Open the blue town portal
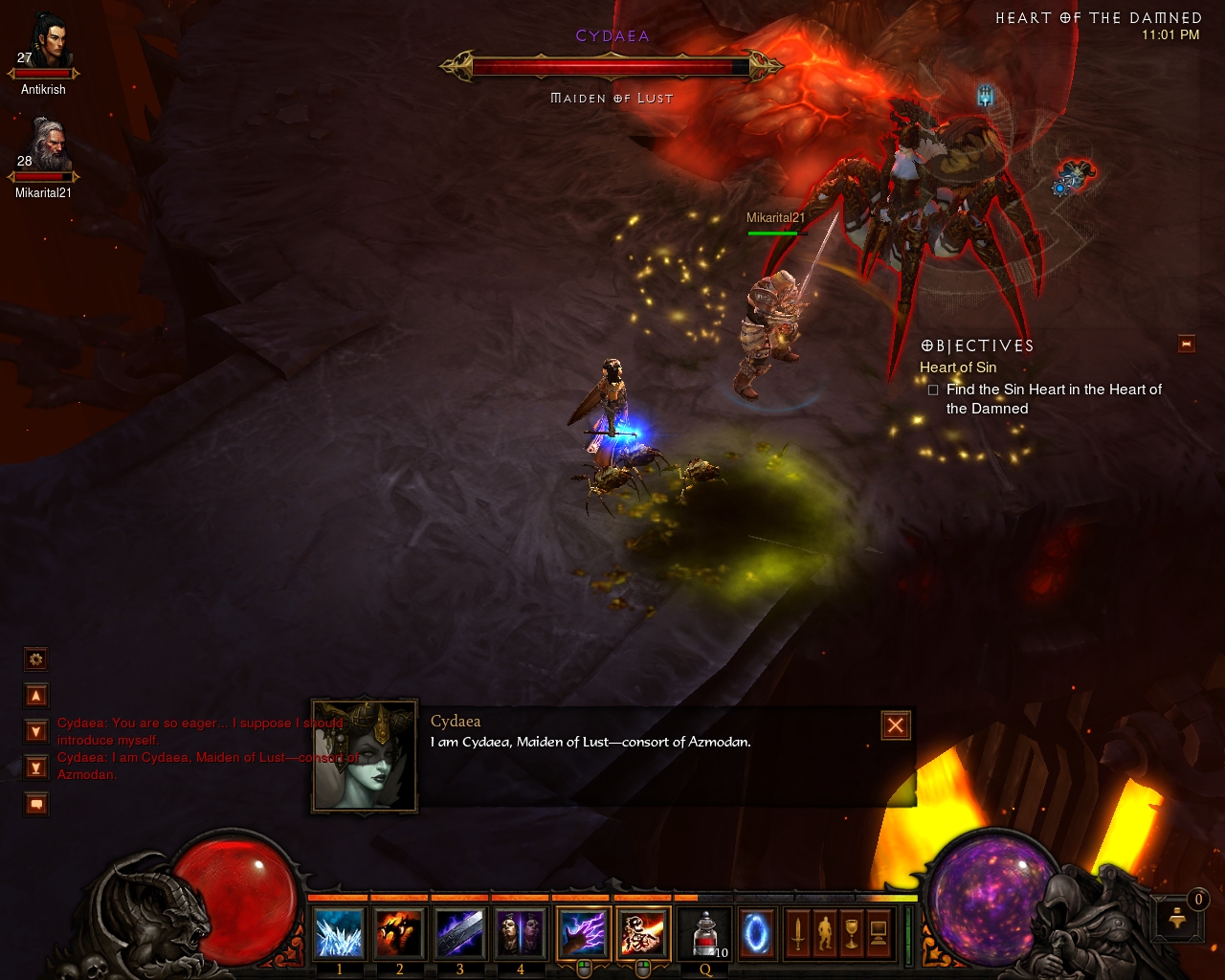This screenshot has height=980, width=1225. pyautogui.click(x=757, y=933)
